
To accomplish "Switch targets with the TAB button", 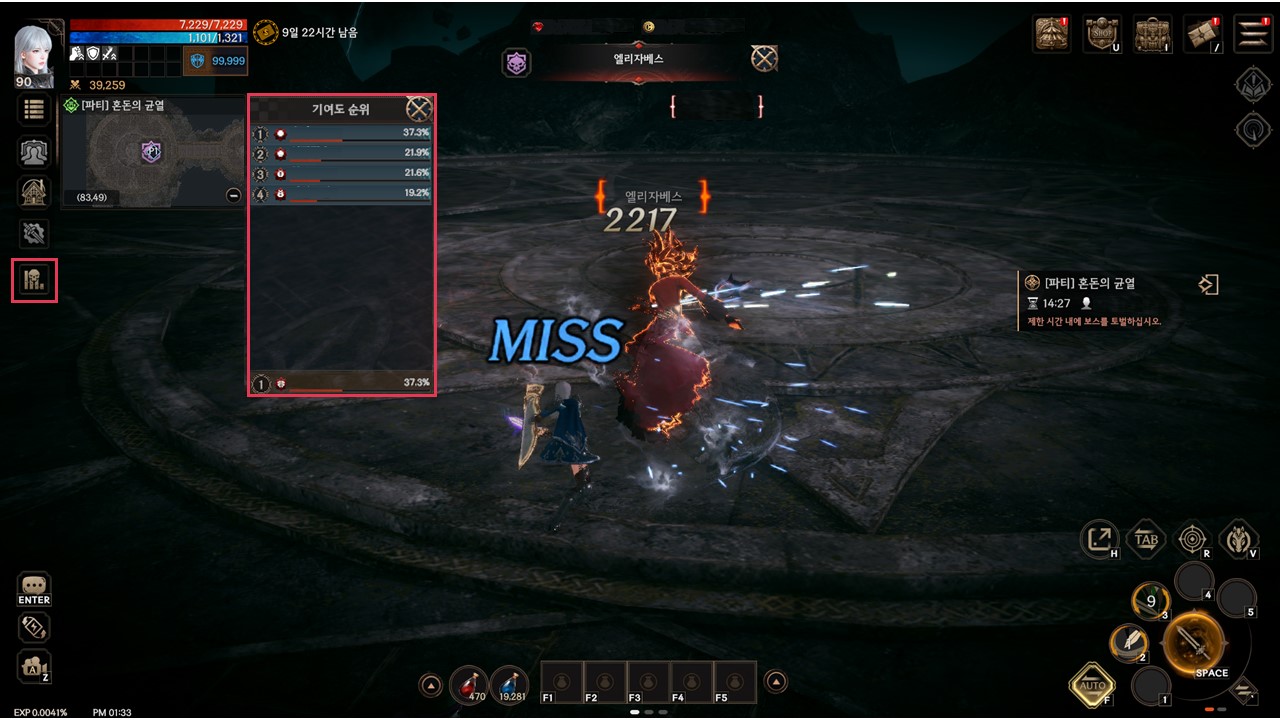I will click(x=1146, y=540).
